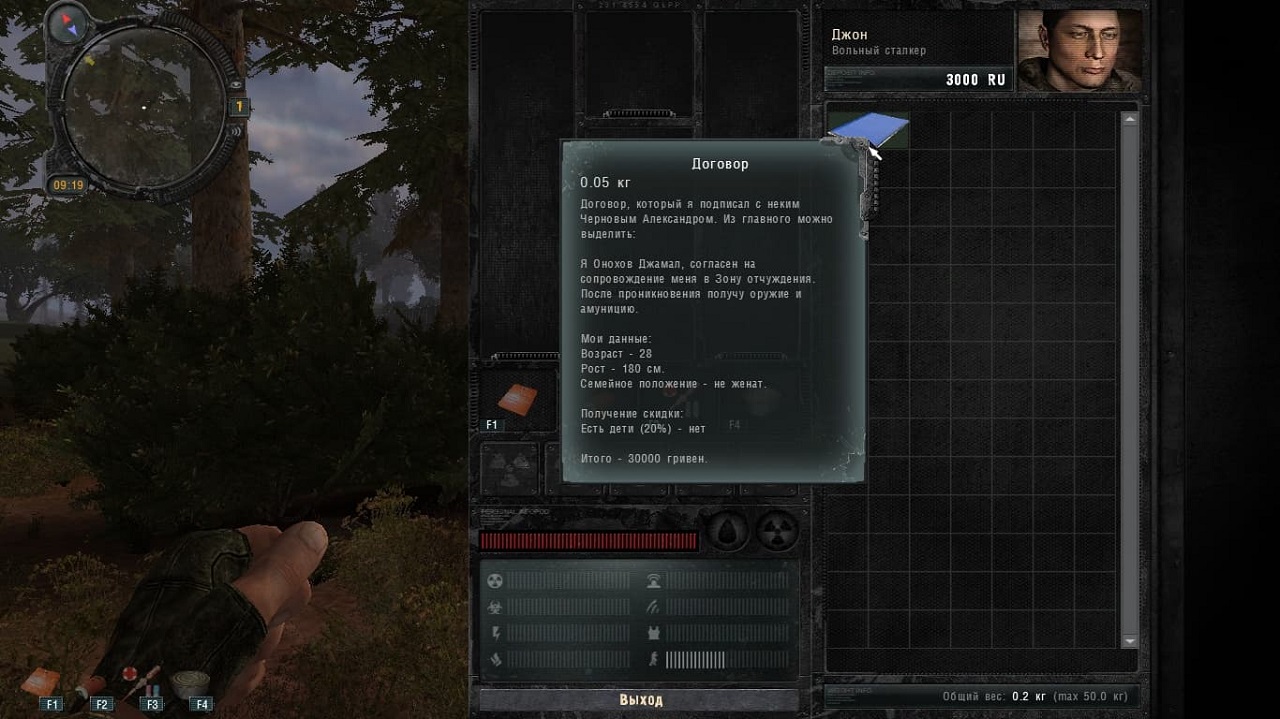Viewport: 1280px width, 719px height.
Task: Select John's character portrait
Action: coord(1079,51)
